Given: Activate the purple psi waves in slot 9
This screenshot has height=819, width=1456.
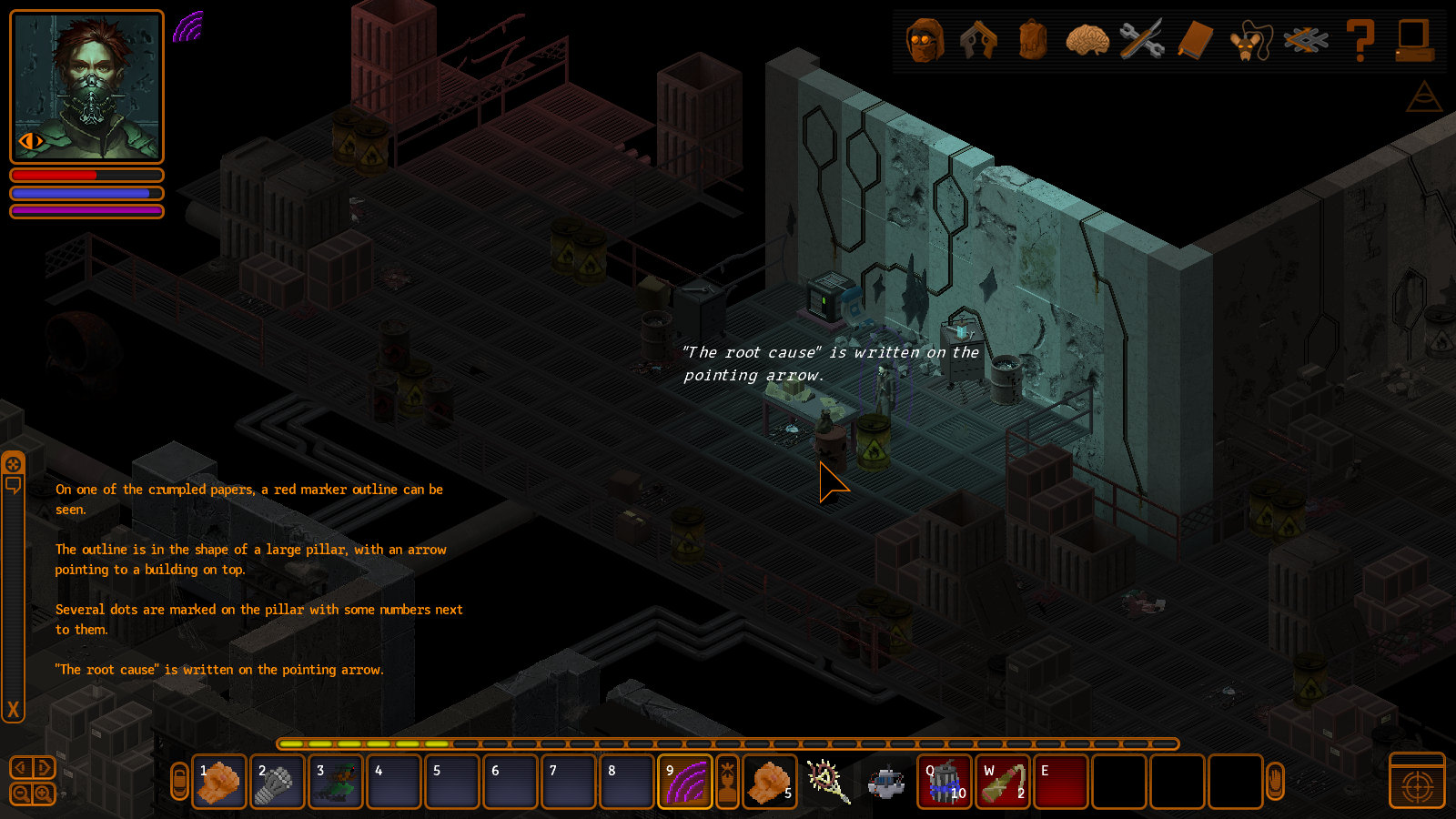Looking at the screenshot, I should [684, 782].
